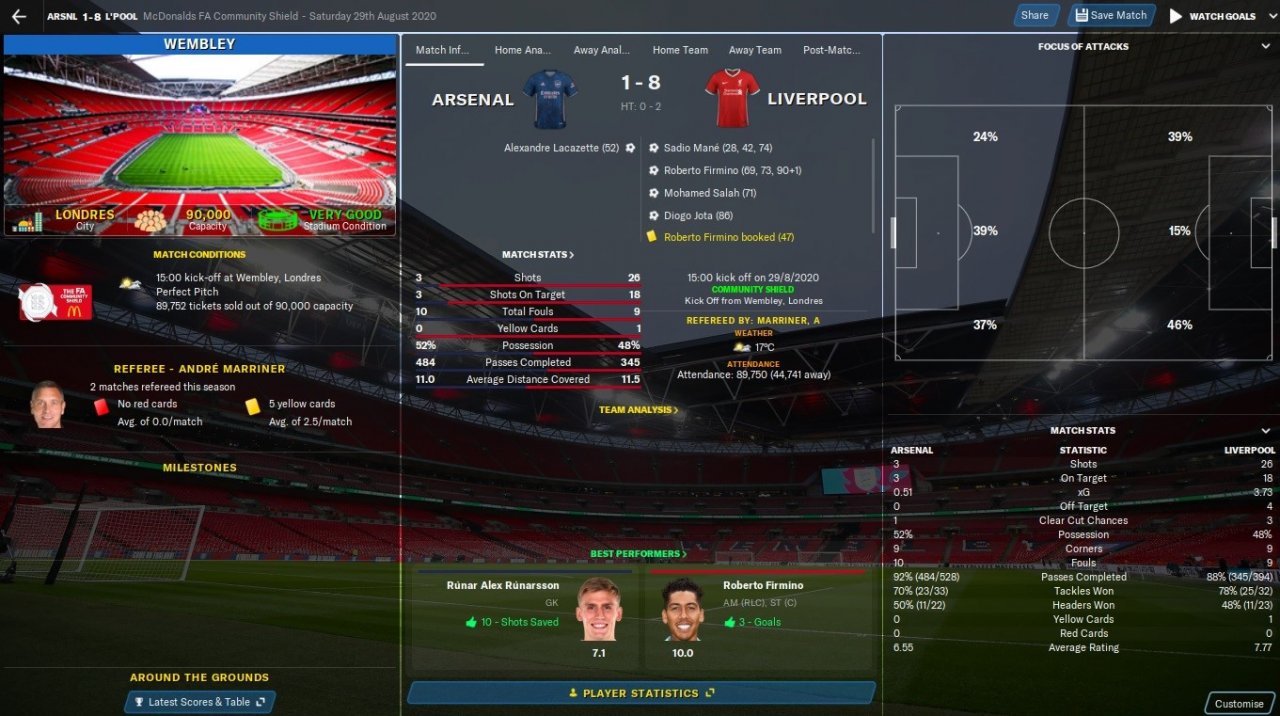The image size is (1280, 716).
Task: Share this match result
Action: 1034,15
